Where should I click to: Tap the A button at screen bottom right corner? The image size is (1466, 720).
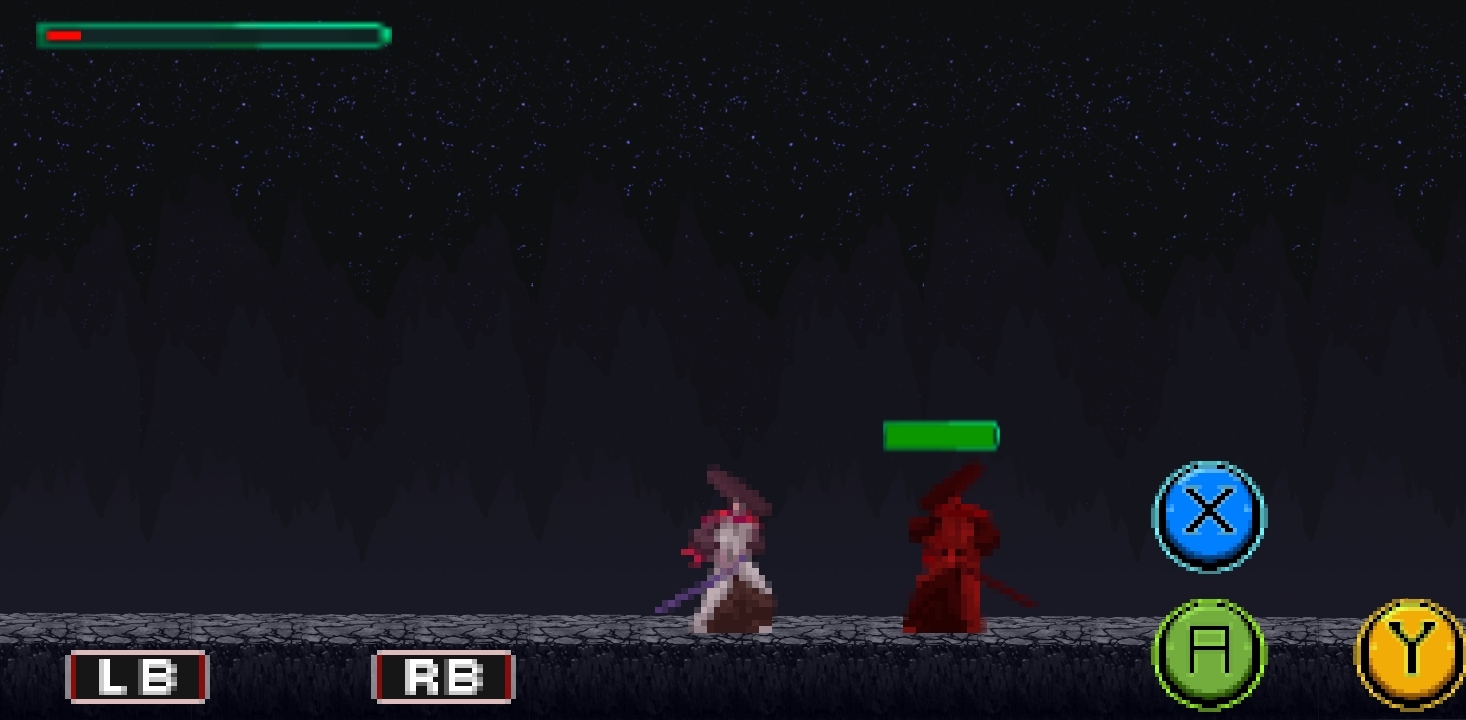tap(1208, 654)
